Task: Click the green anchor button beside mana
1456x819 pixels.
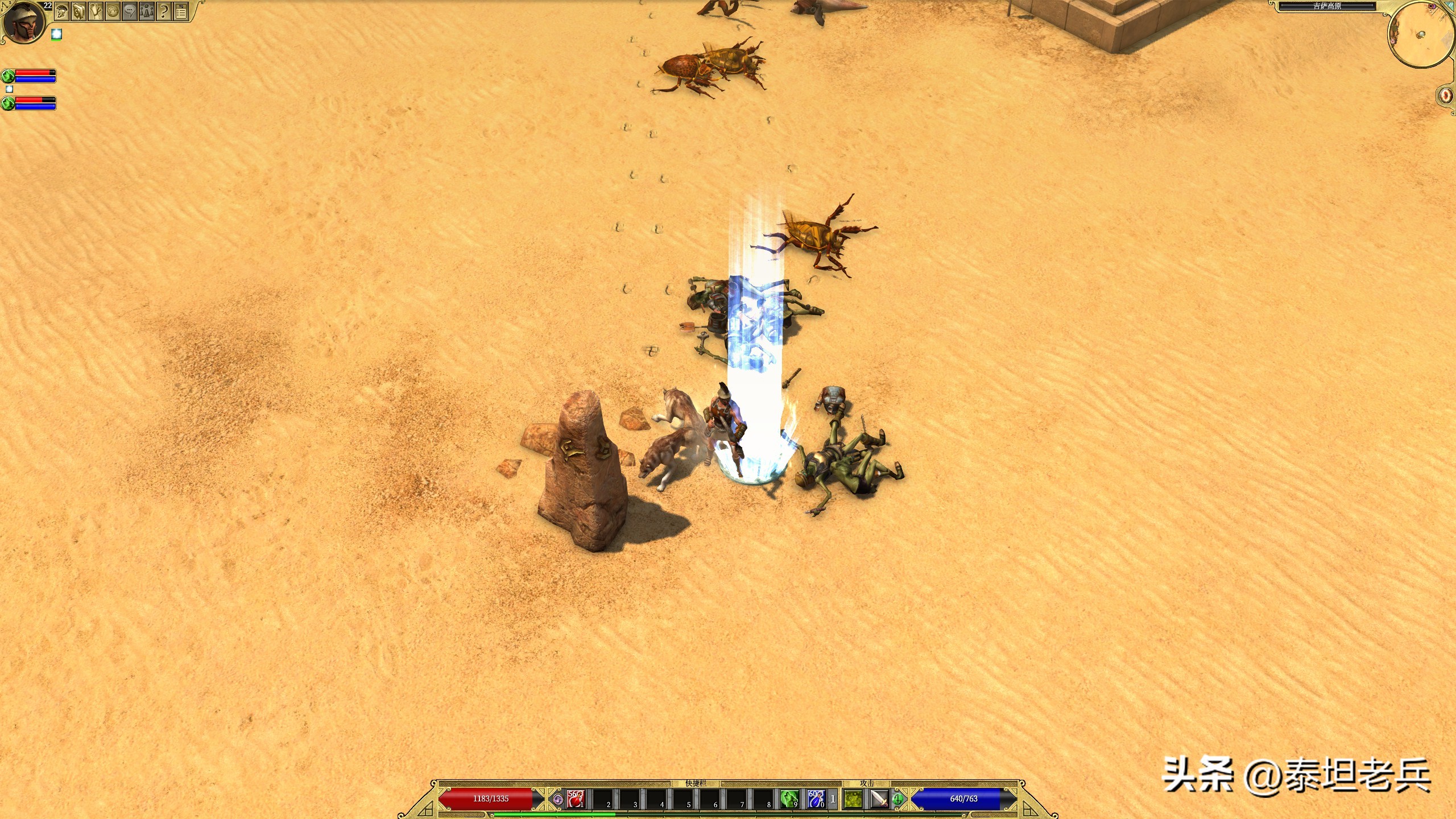Action: click(x=897, y=800)
